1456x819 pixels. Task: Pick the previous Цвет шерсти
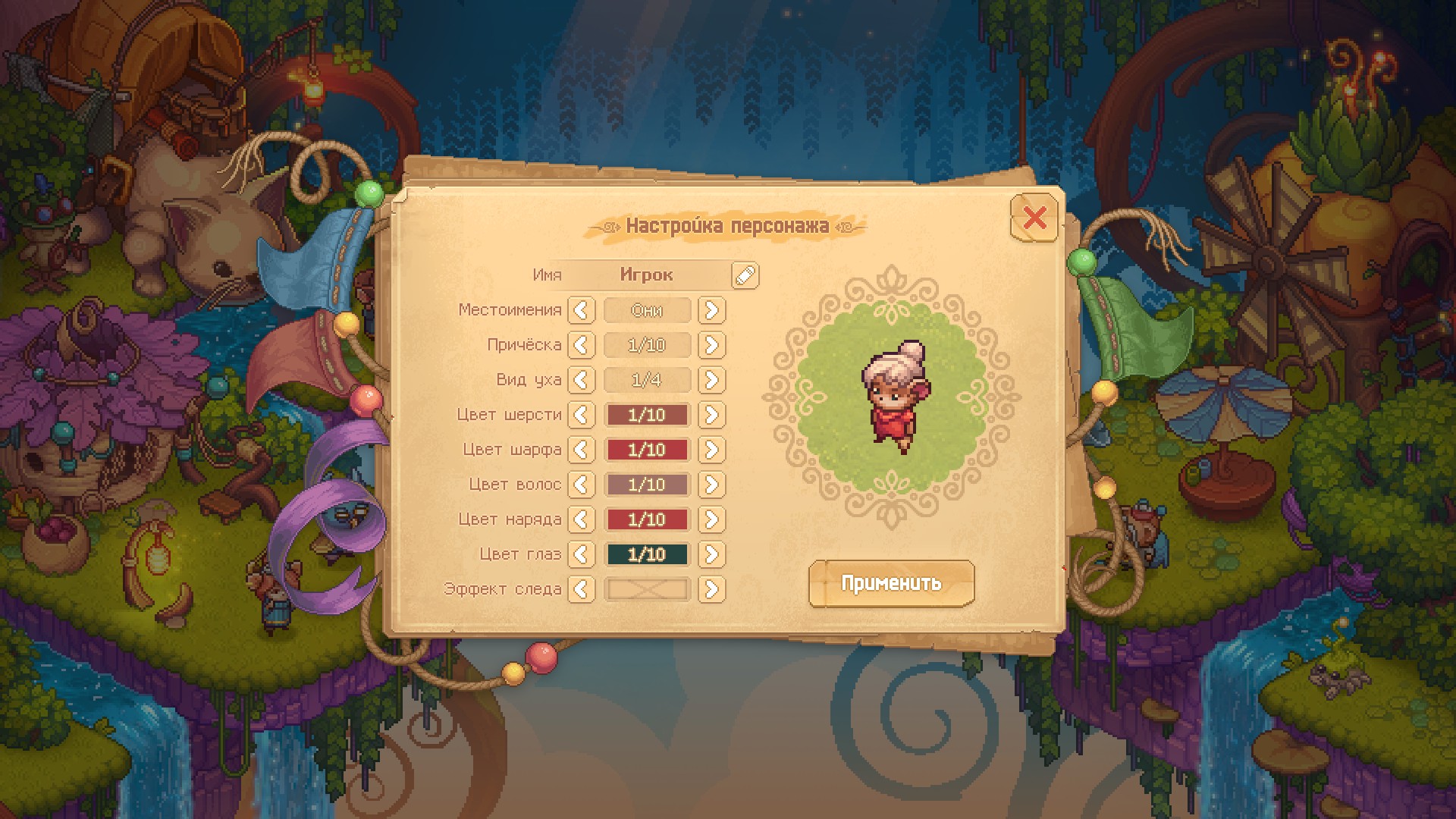(582, 415)
